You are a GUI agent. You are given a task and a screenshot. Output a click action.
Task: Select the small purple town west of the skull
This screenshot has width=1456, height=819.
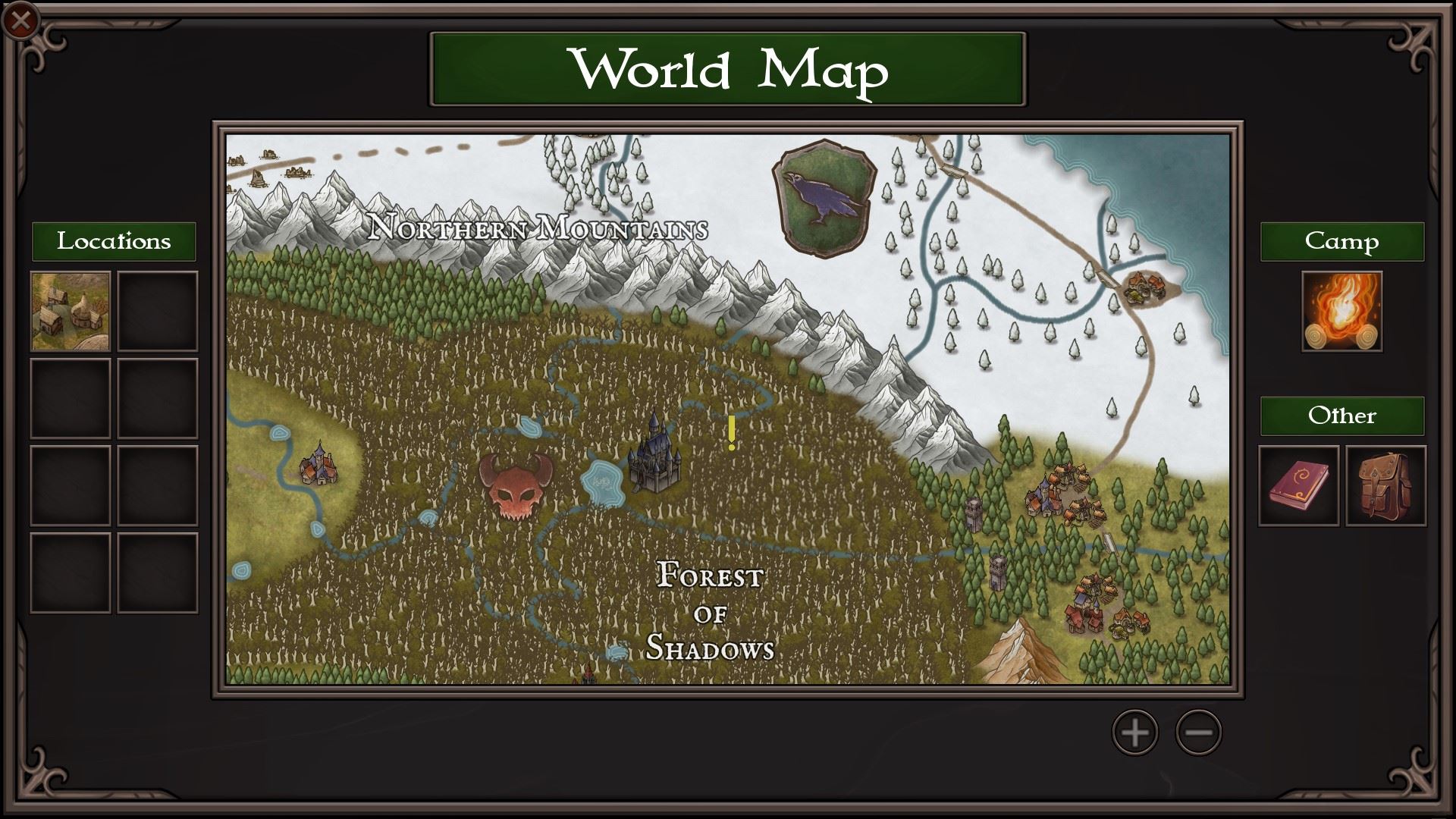coord(318,465)
